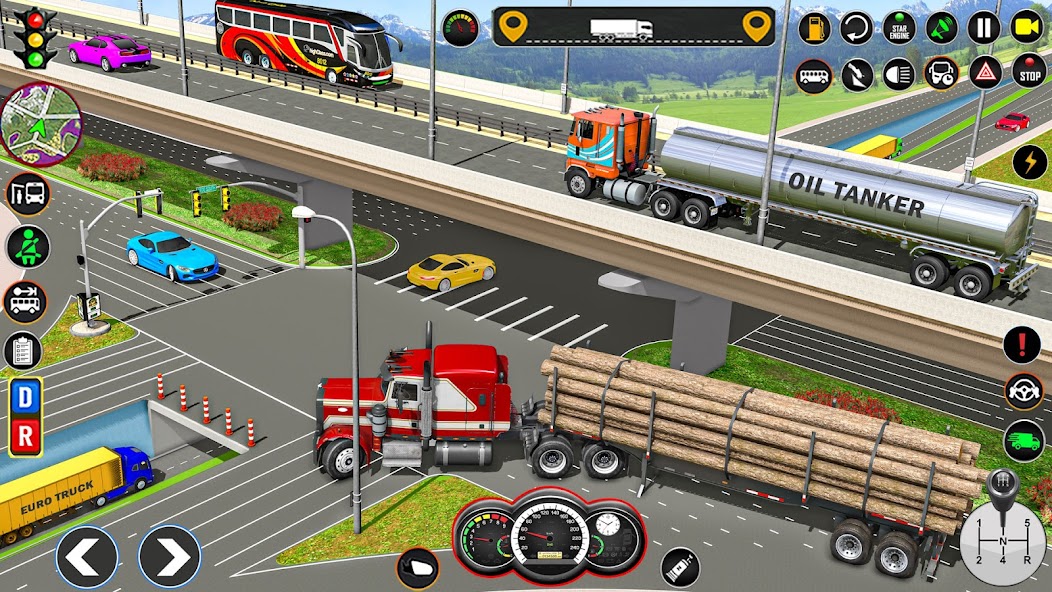Steer right with the right arrow button

pos(169,557)
